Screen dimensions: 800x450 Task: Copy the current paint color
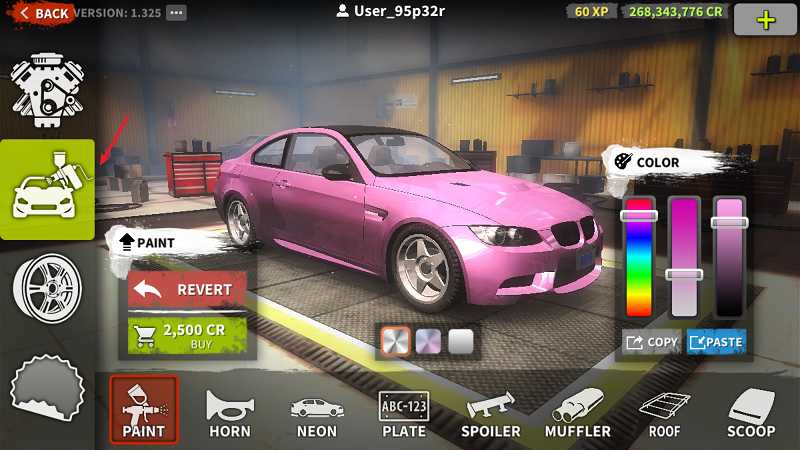click(651, 342)
